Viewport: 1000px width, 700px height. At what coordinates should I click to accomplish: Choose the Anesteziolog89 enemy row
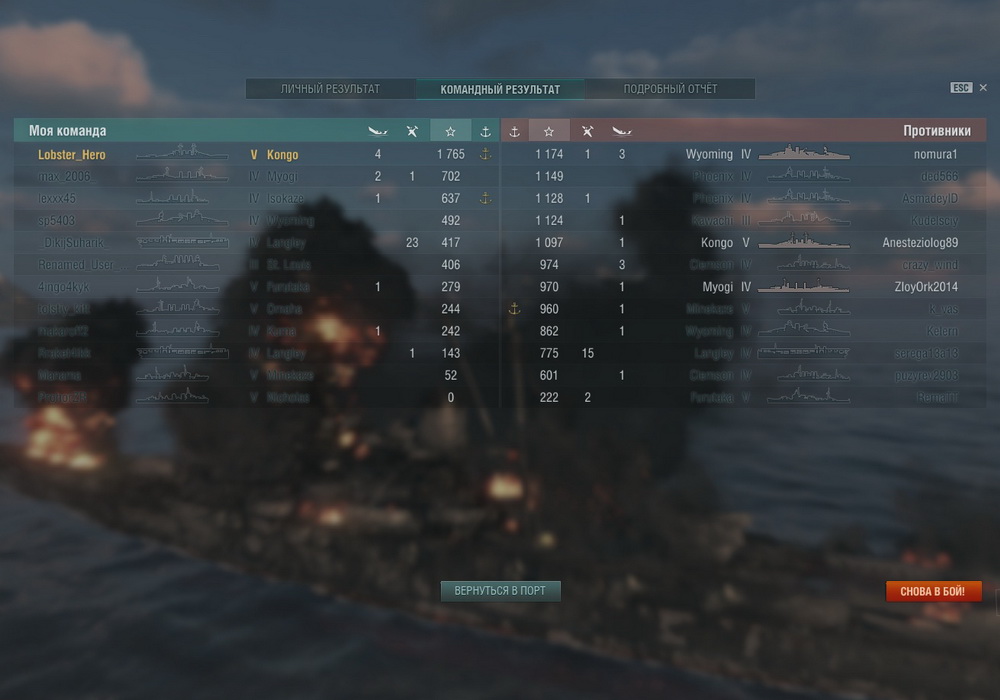920,243
